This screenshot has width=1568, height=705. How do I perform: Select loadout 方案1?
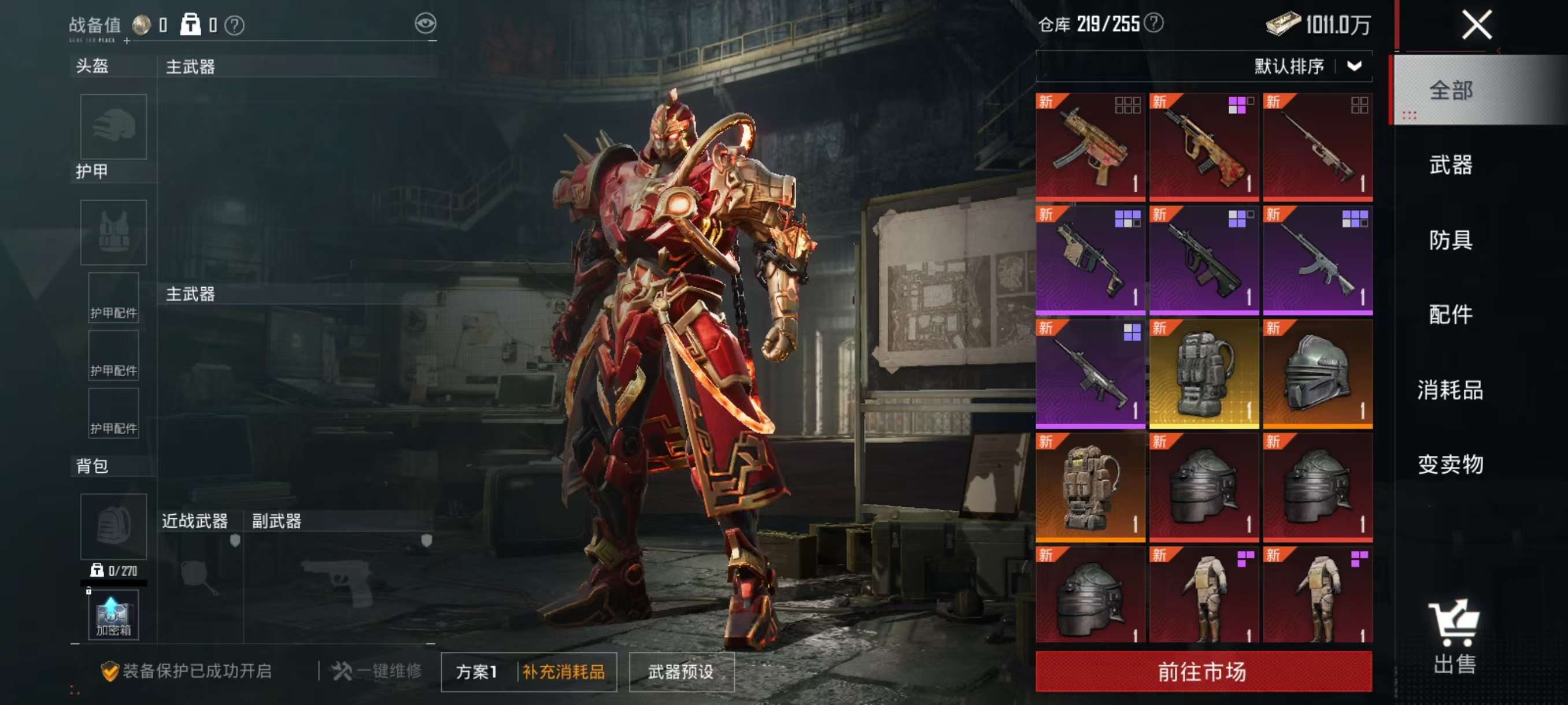coord(477,671)
